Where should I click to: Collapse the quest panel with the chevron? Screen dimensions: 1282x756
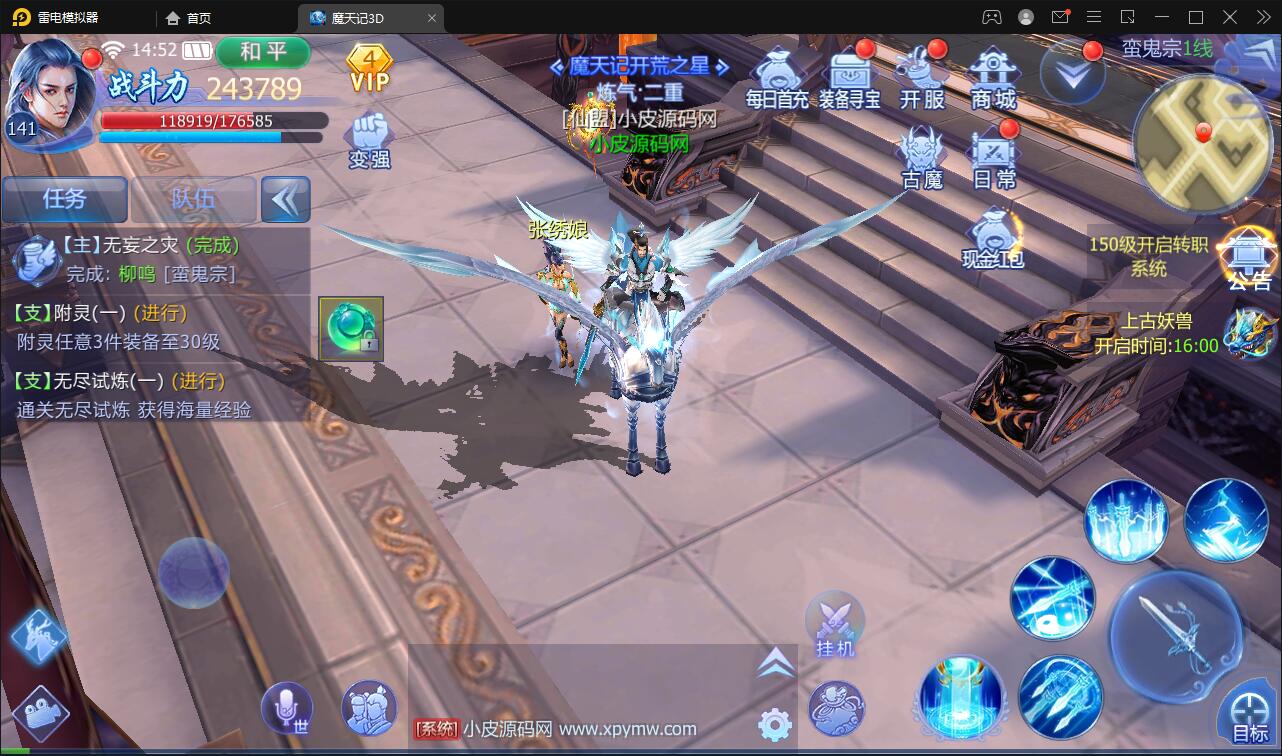point(285,199)
